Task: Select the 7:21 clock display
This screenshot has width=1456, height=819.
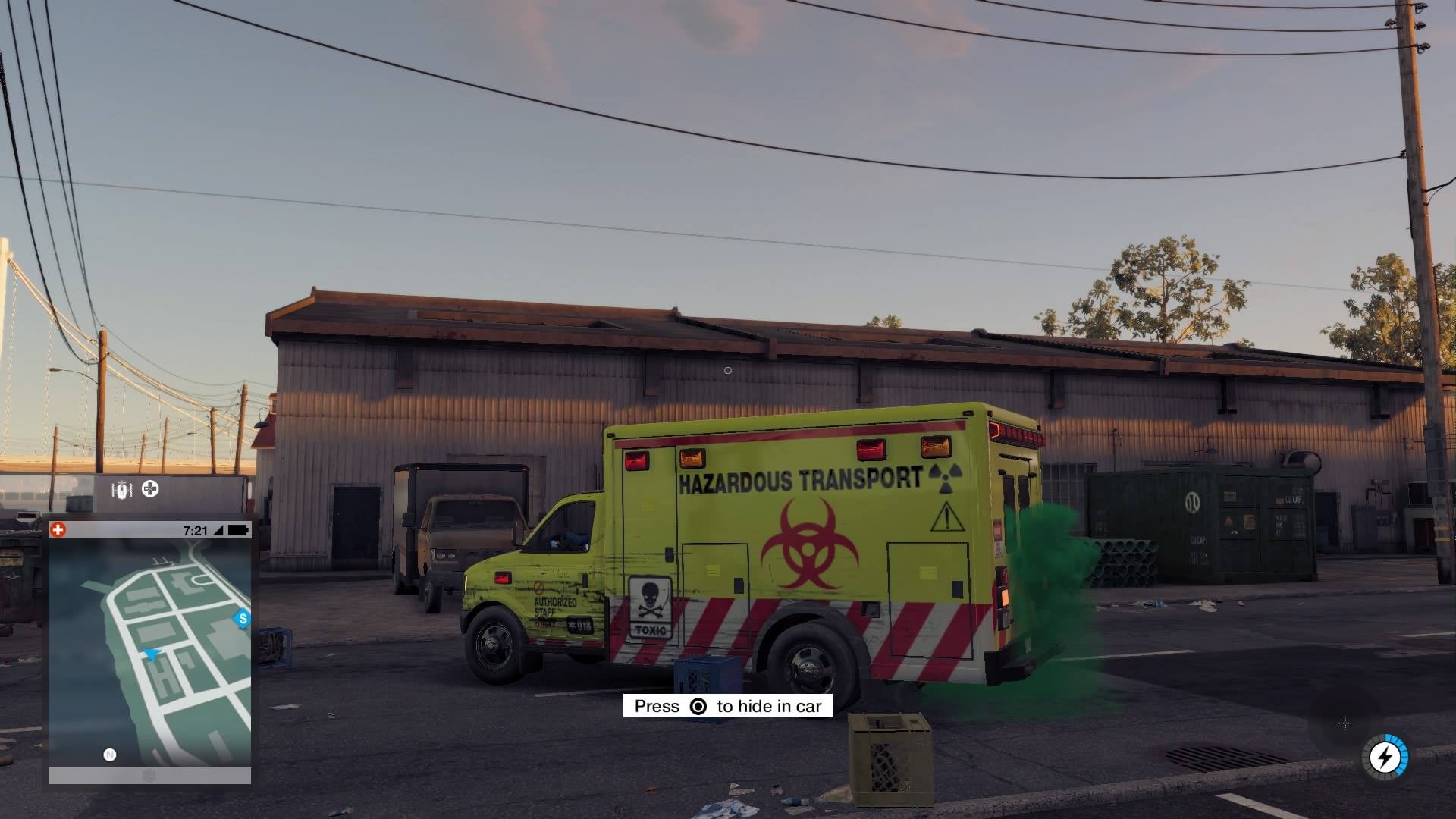Action: pyautogui.click(x=194, y=529)
